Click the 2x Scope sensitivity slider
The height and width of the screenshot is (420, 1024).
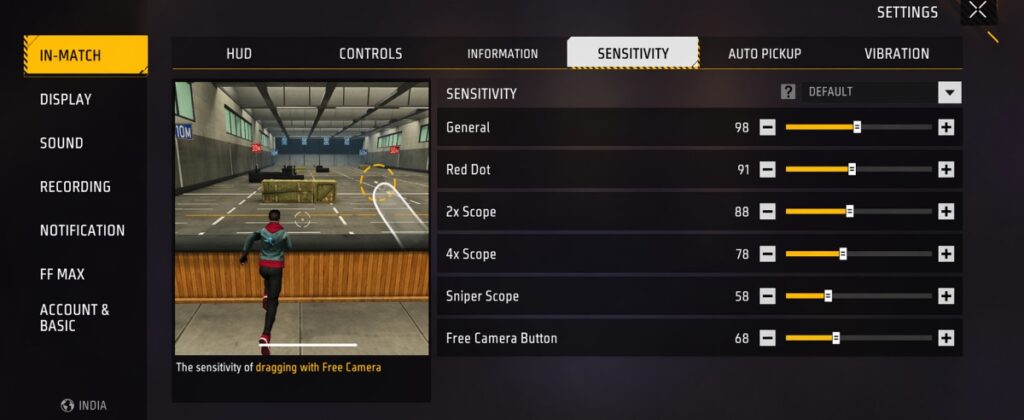point(858,212)
